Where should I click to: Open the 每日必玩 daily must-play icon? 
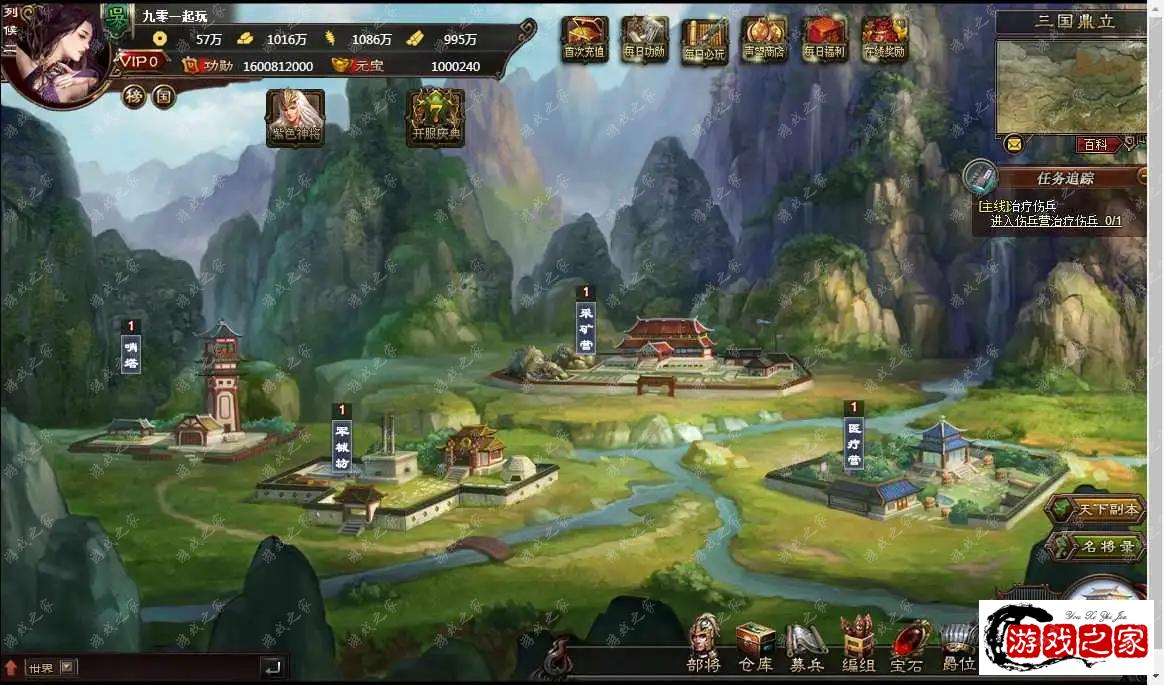coord(704,40)
